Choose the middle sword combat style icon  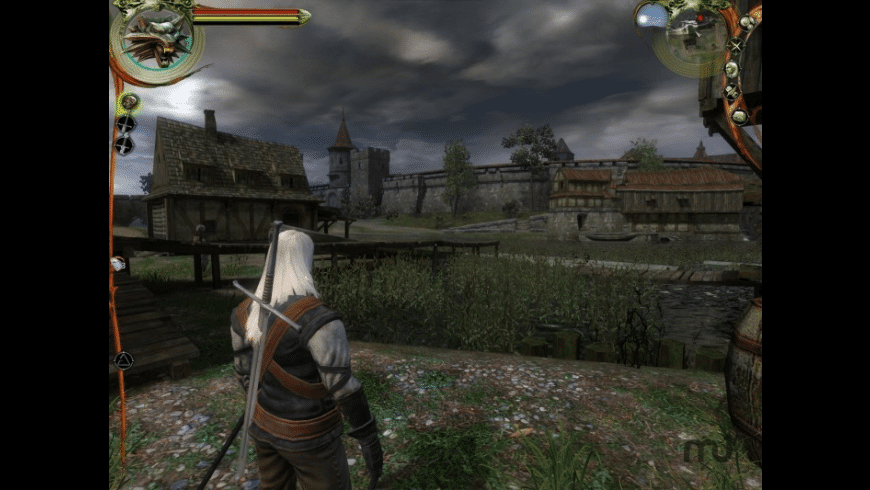tap(125, 123)
